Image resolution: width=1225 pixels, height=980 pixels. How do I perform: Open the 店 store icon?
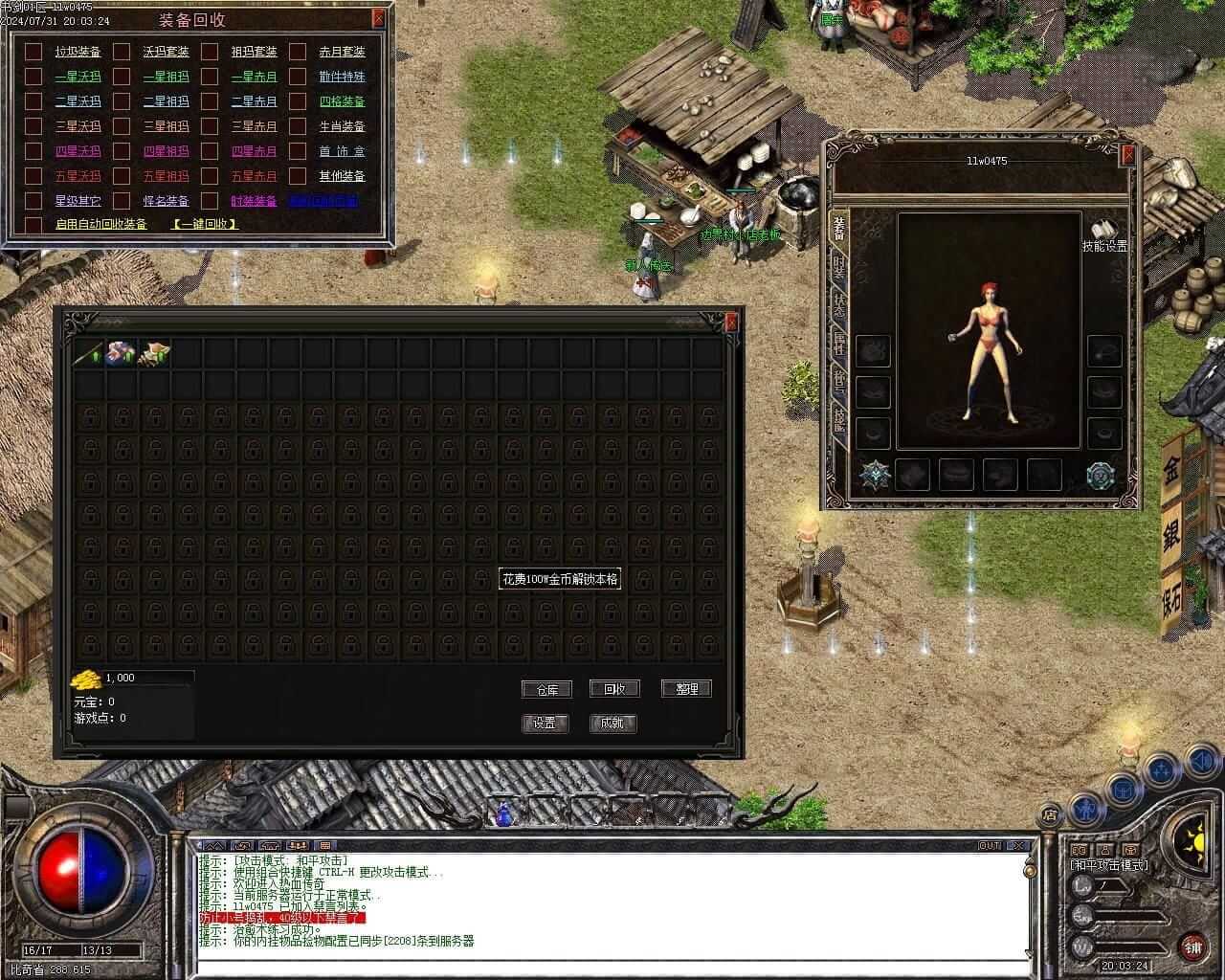click(x=1050, y=815)
